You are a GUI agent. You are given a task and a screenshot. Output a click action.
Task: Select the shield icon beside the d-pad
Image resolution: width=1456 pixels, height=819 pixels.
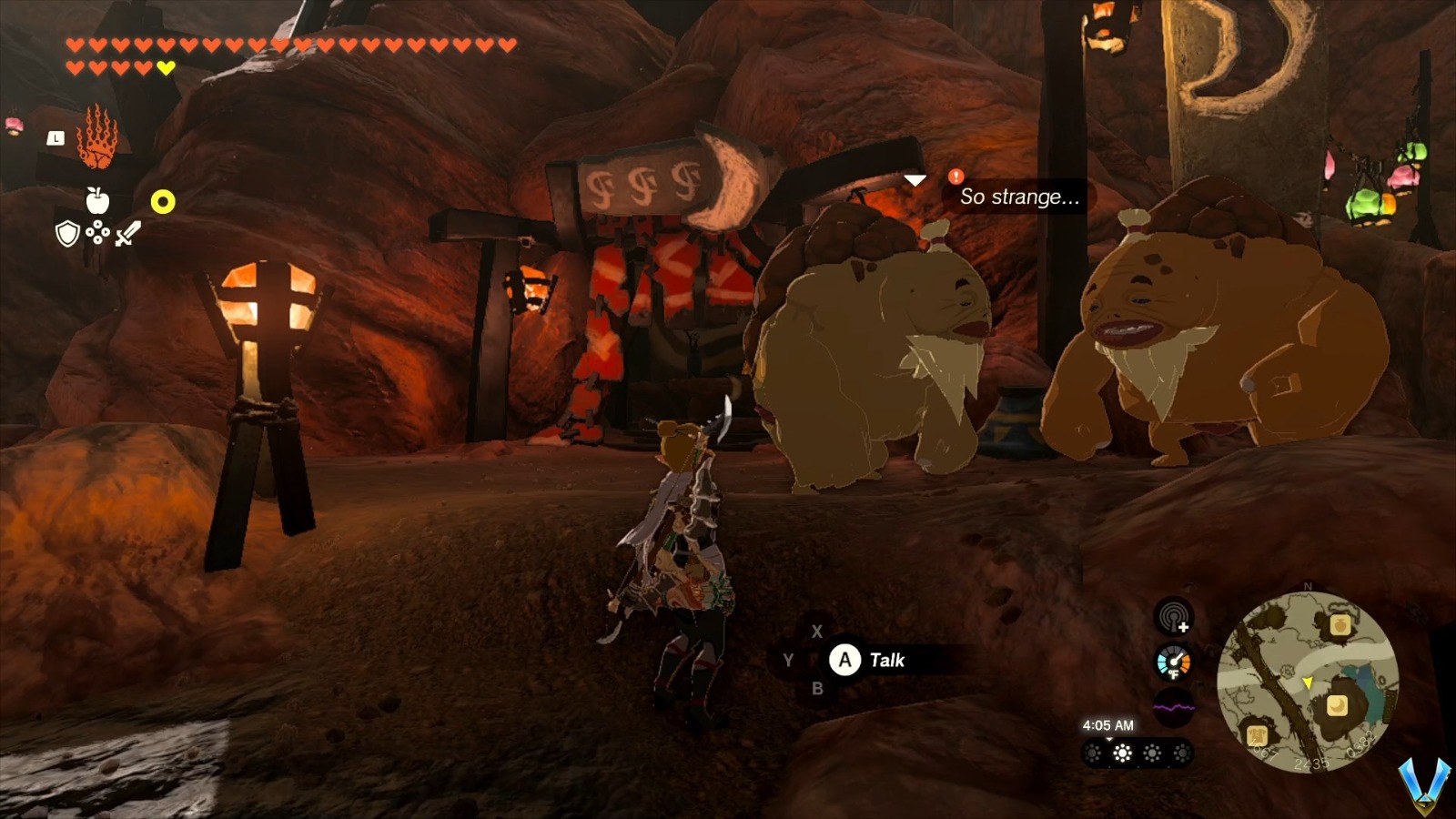[66, 235]
